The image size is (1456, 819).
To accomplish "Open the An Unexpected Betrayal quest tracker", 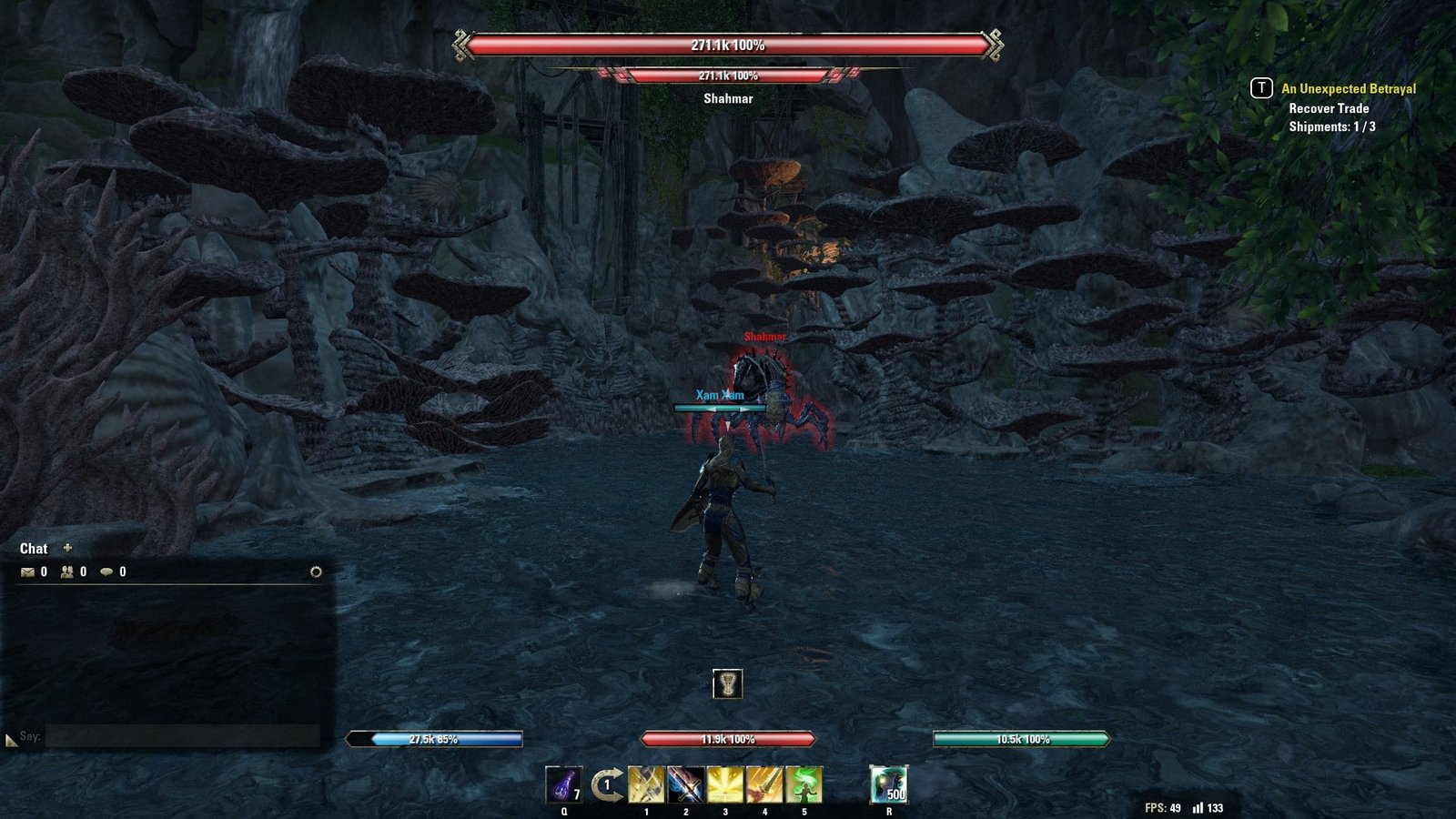I will click(1348, 88).
